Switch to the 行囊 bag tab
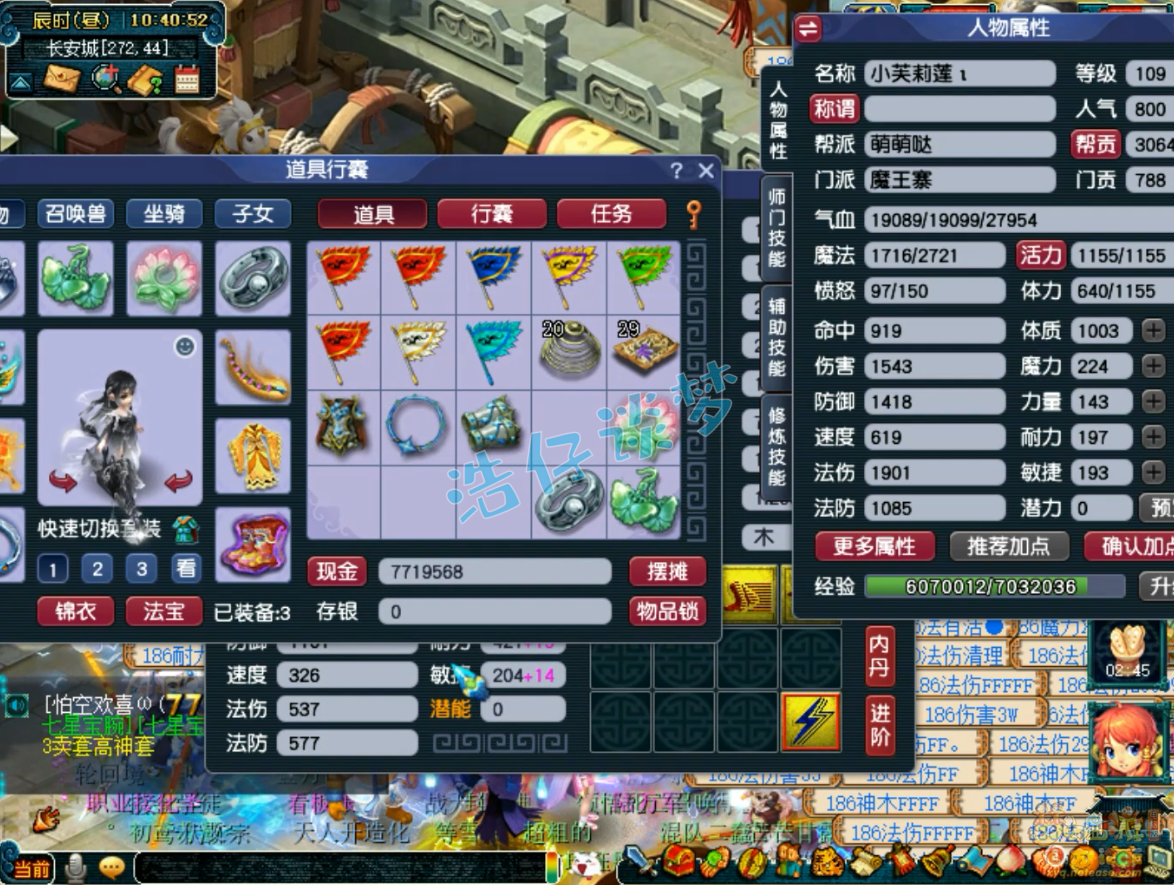The height and width of the screenshot is (885, 1174). (x=492, y=213)
